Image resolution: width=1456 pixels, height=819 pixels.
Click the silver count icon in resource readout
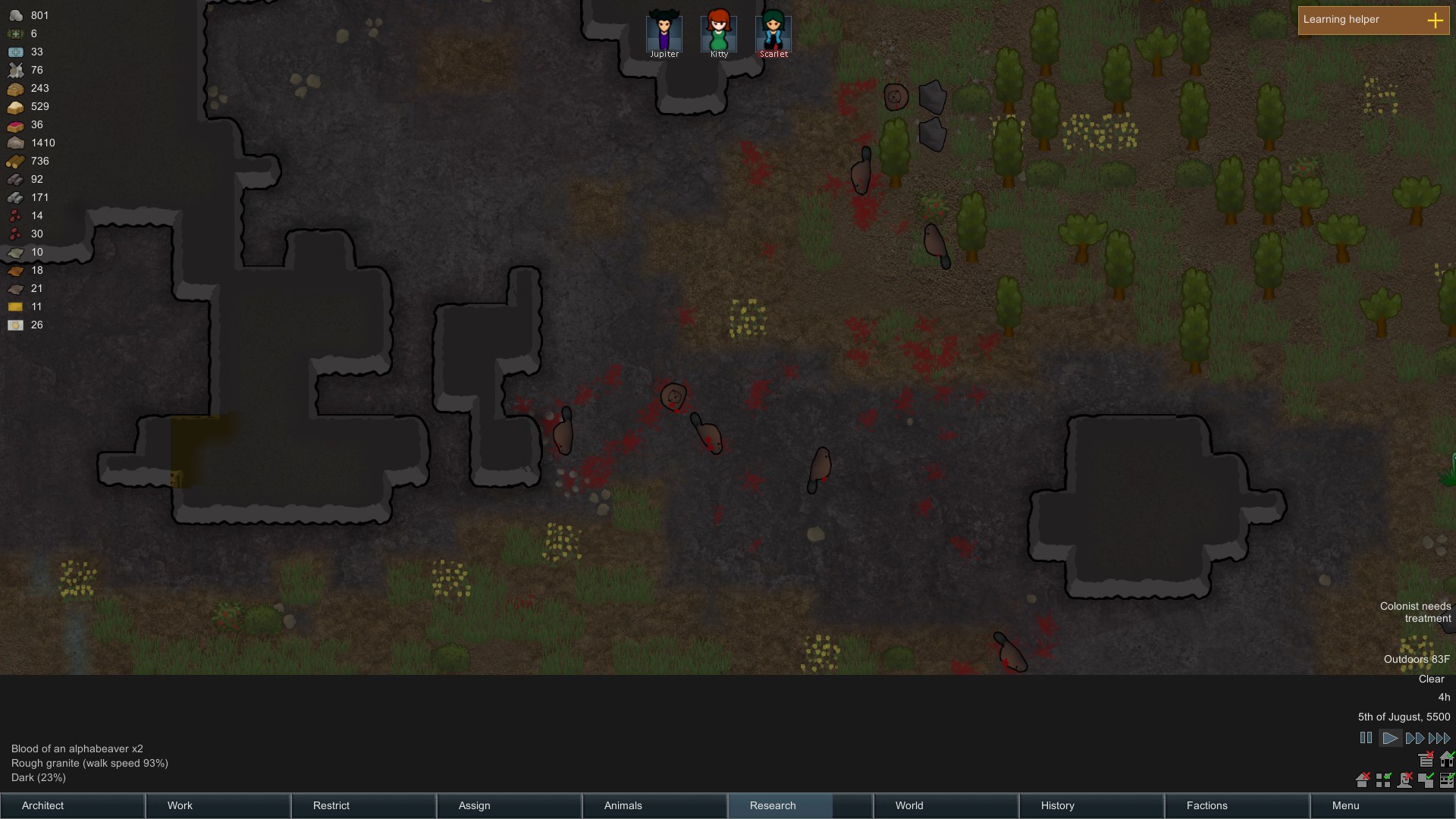(15, 15)
